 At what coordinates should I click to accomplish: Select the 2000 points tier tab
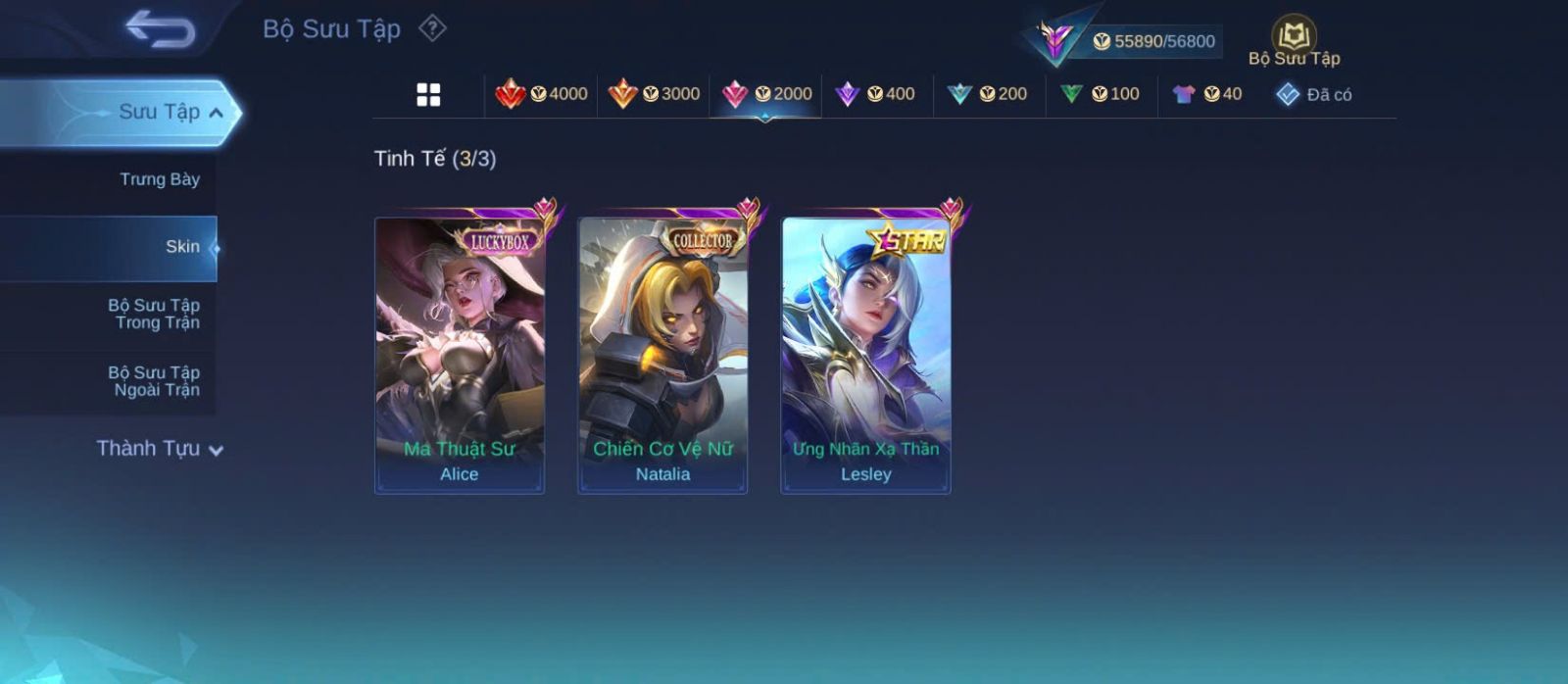tap(766, 94)
